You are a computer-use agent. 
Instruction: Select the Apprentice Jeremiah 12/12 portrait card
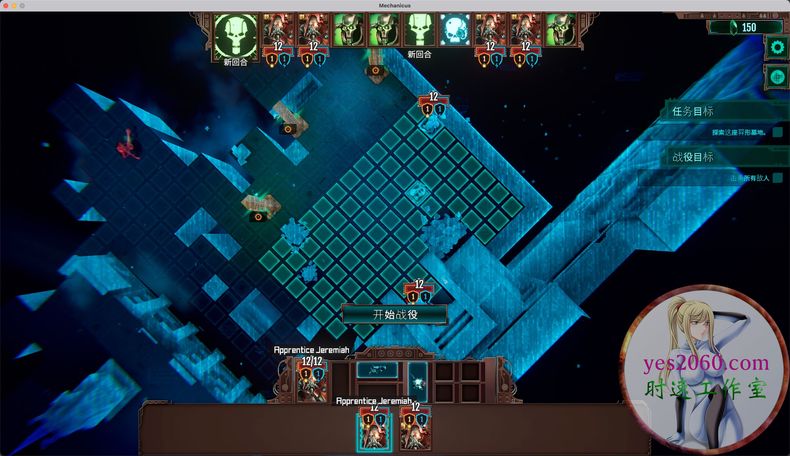(310, 380)
